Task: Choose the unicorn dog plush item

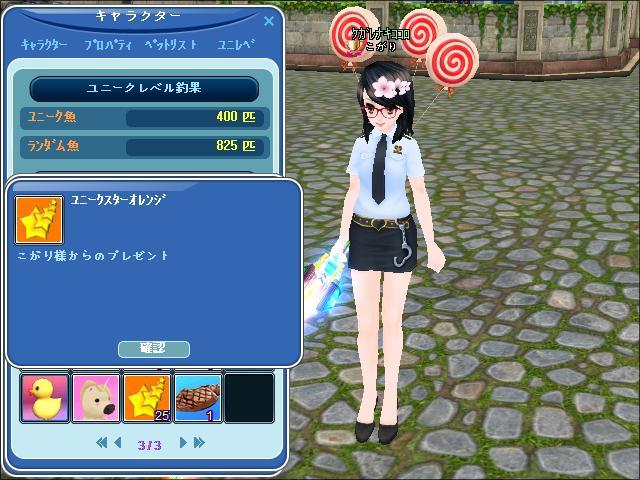Action: 97,397
